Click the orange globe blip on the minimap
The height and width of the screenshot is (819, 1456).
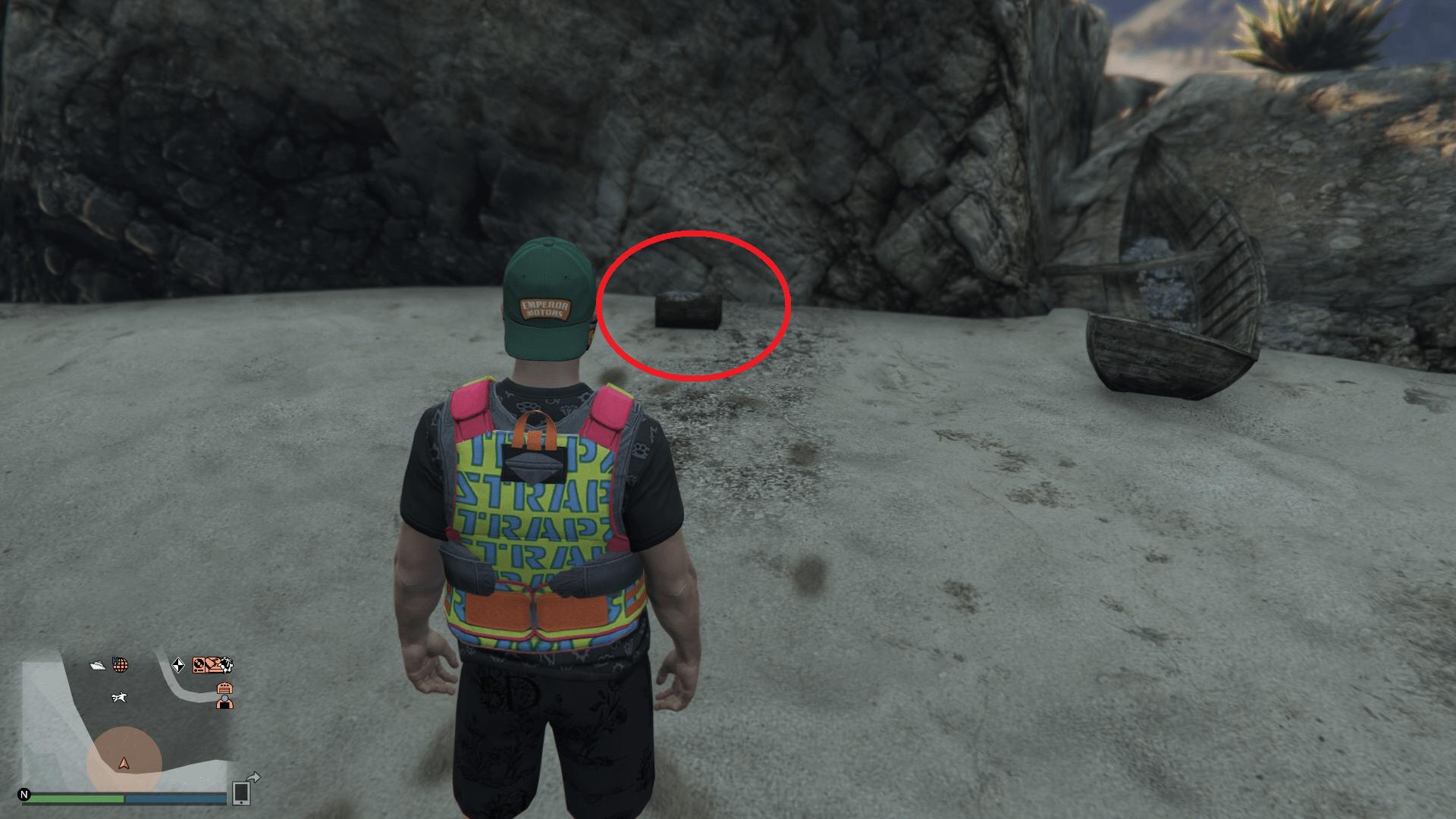(120, 666)
